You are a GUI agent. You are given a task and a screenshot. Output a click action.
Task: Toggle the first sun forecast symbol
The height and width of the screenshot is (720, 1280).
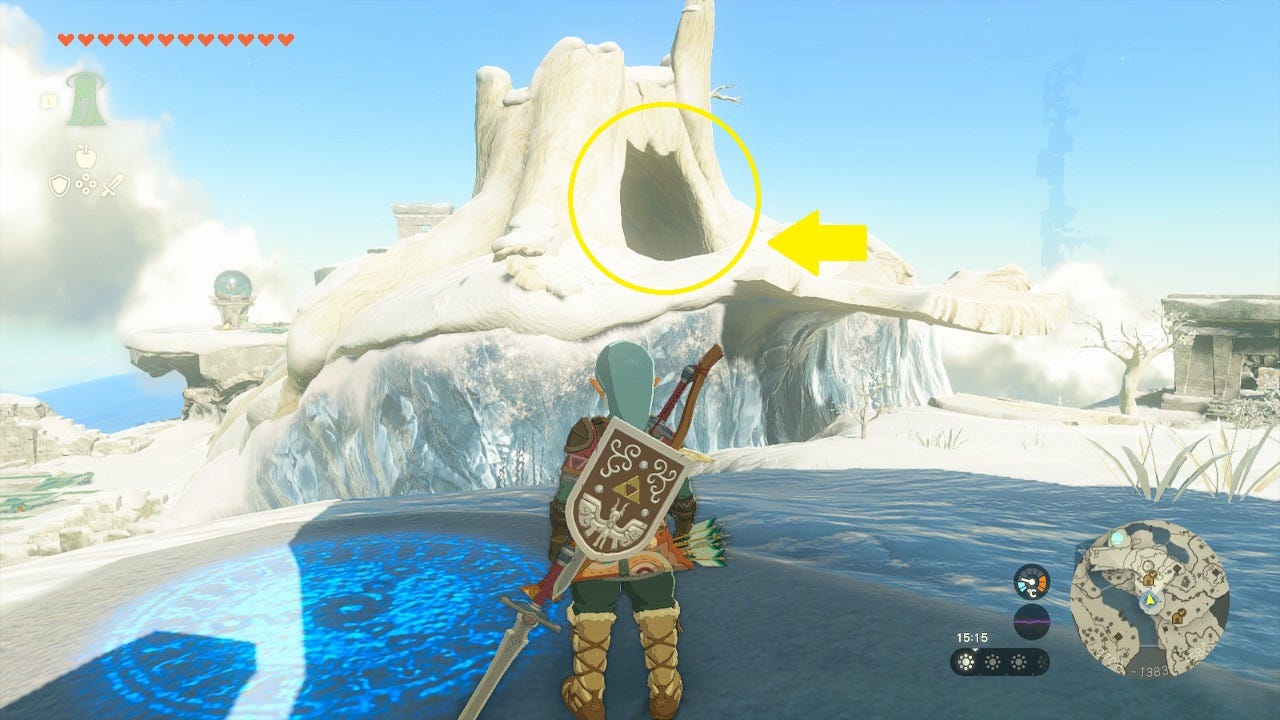966,662
